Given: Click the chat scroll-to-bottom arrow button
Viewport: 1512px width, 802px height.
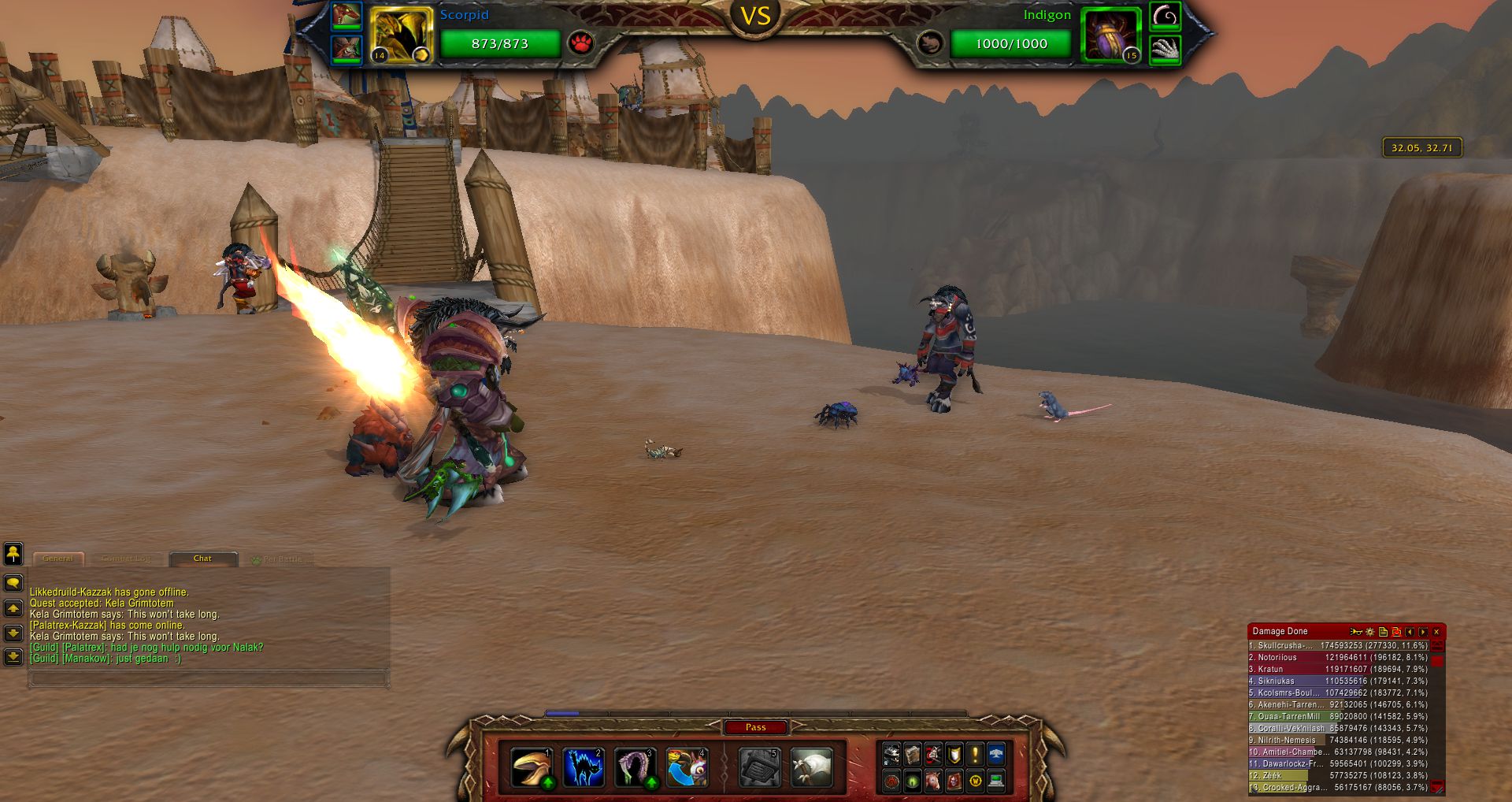Looking at the screenshot, I should tap(13, 656).
